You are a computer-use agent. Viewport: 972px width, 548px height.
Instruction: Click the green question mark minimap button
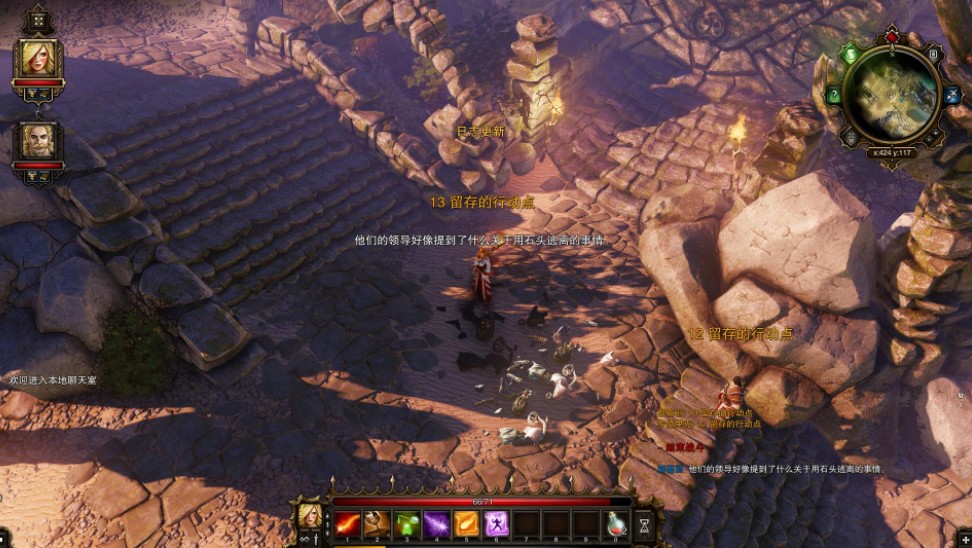click(834, 96)
